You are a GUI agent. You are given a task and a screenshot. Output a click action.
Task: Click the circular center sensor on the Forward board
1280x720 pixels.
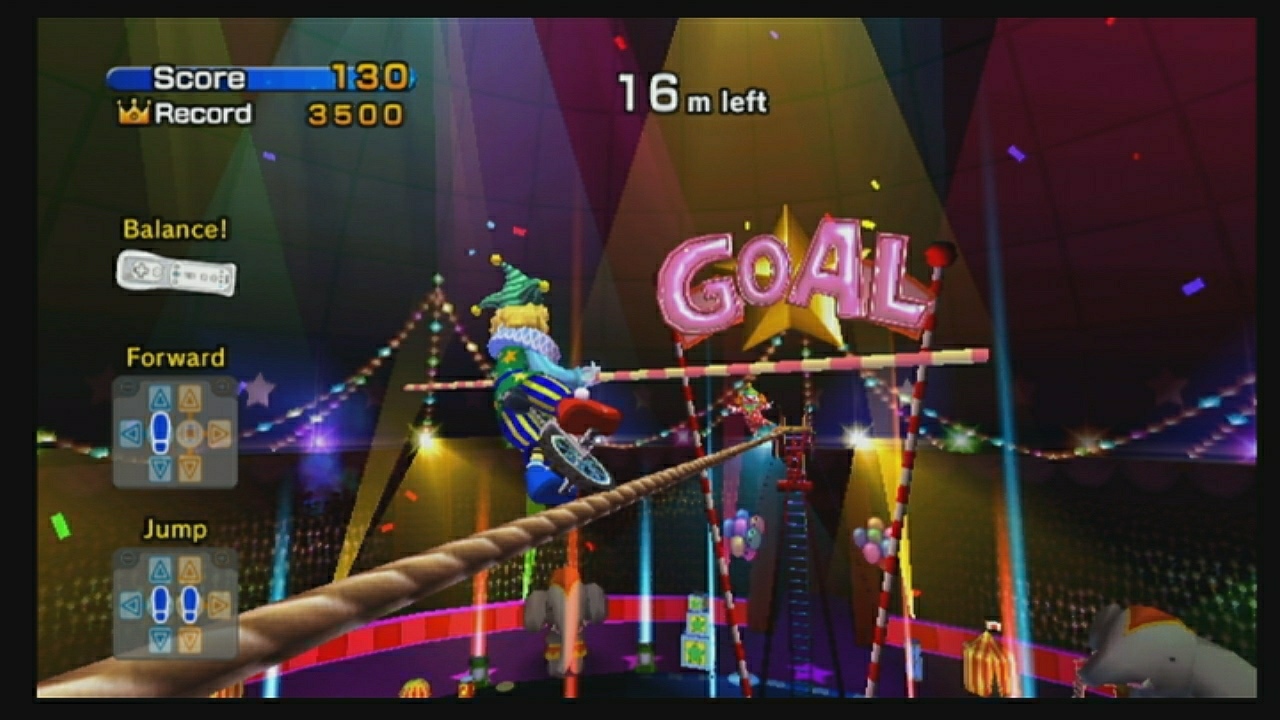point(191,434)
